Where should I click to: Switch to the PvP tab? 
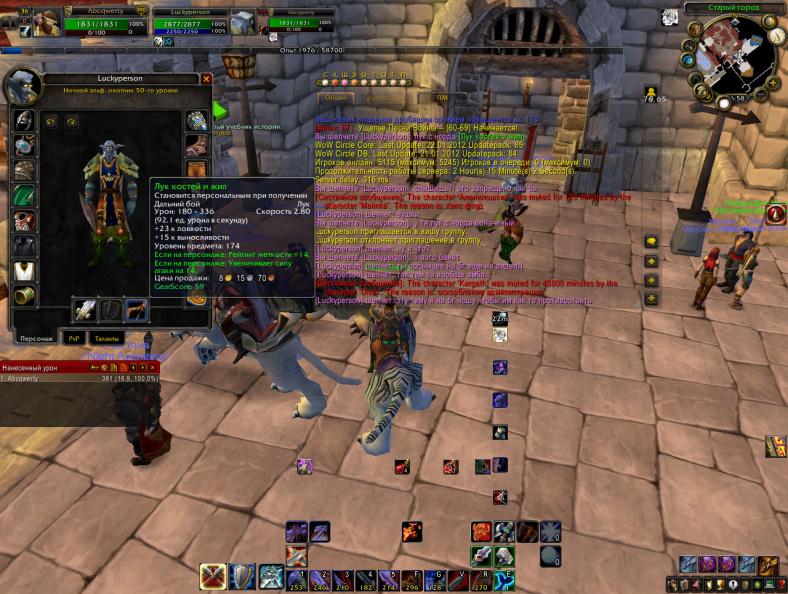click(x=74, y=338)
